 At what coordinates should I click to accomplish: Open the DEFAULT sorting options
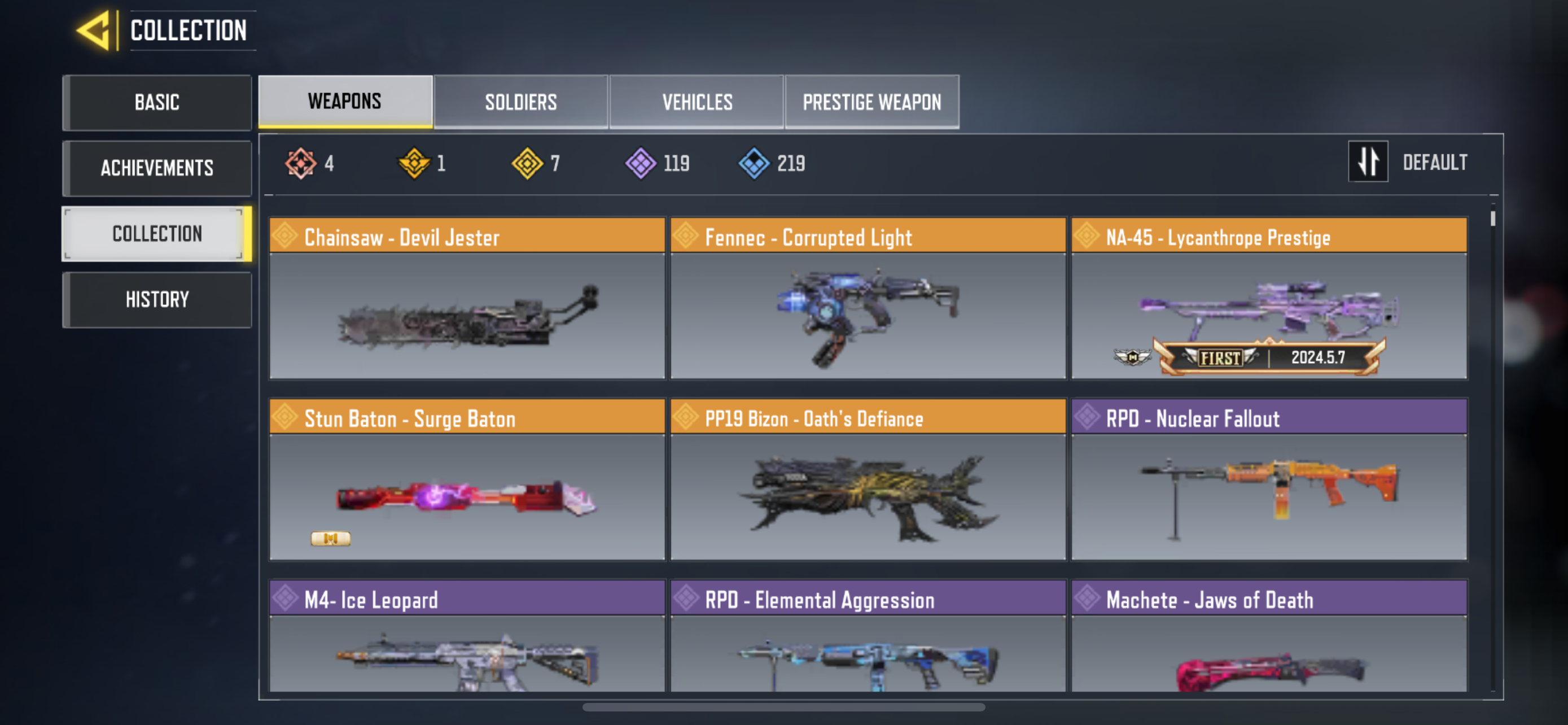pyautogui.click(x=1435, y=161)
